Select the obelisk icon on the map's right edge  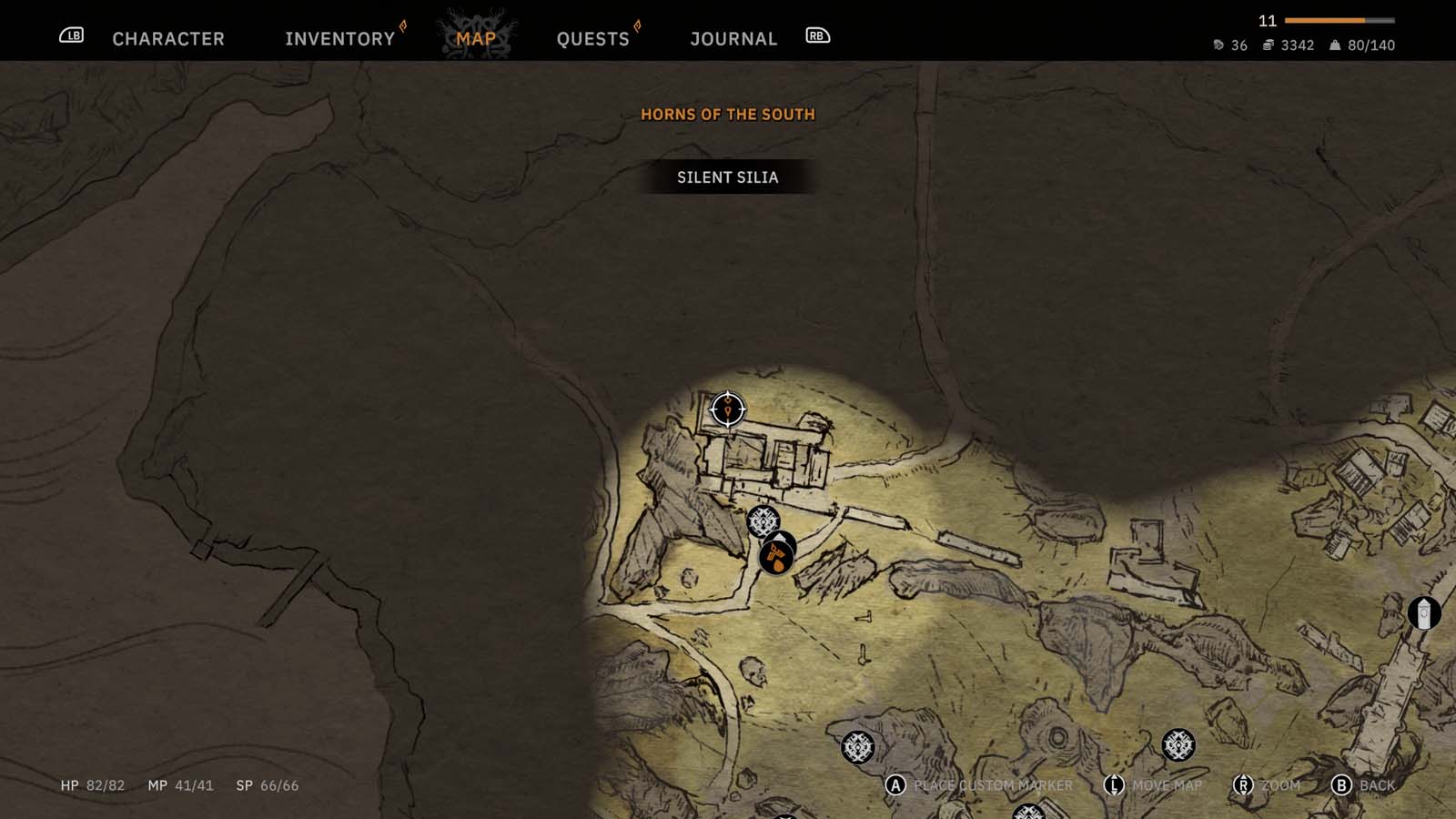click(x=1421, y=613)
